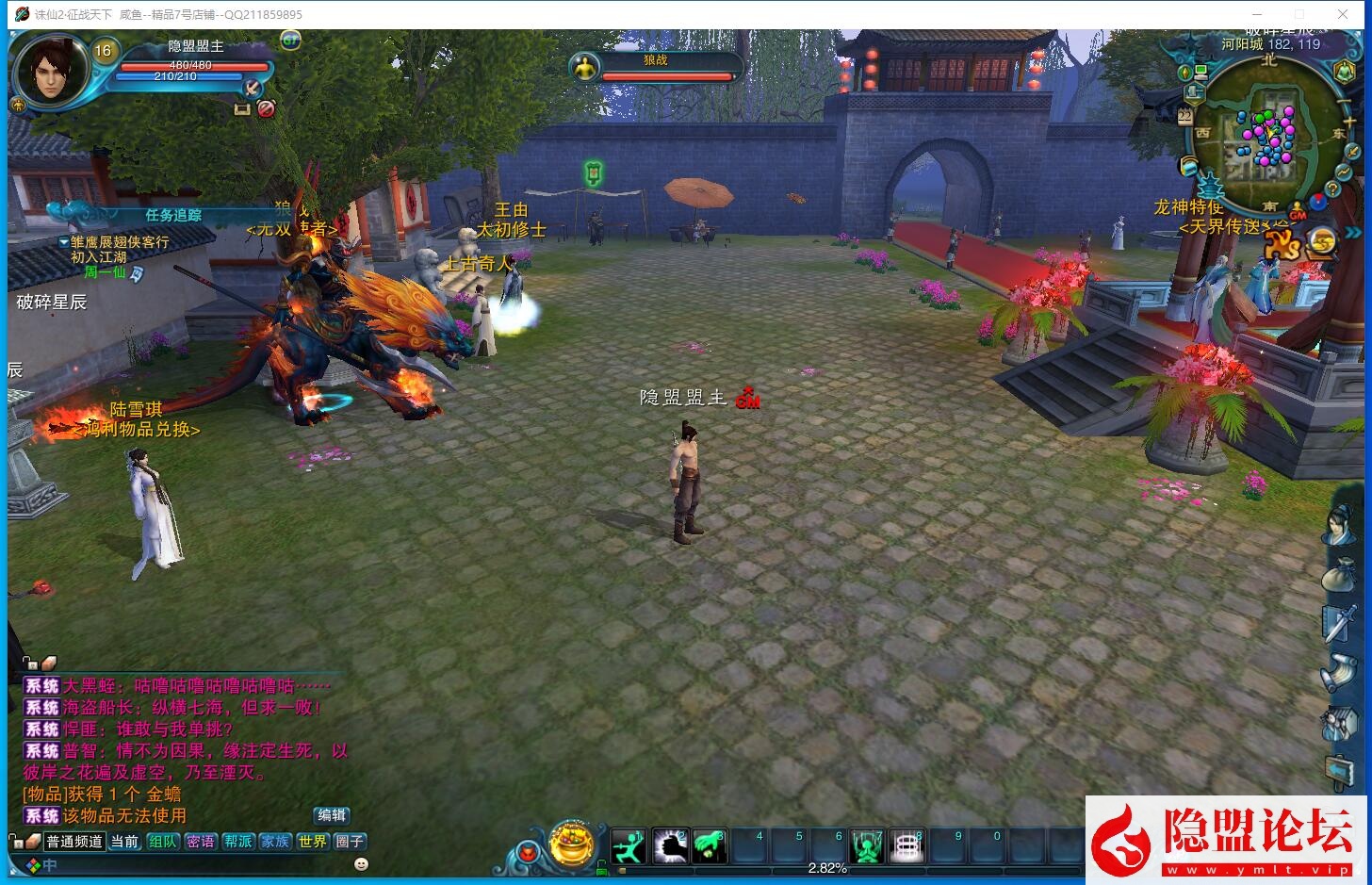Select the 周一仙 quest tracker link
1372x885 pixels.
105,272
